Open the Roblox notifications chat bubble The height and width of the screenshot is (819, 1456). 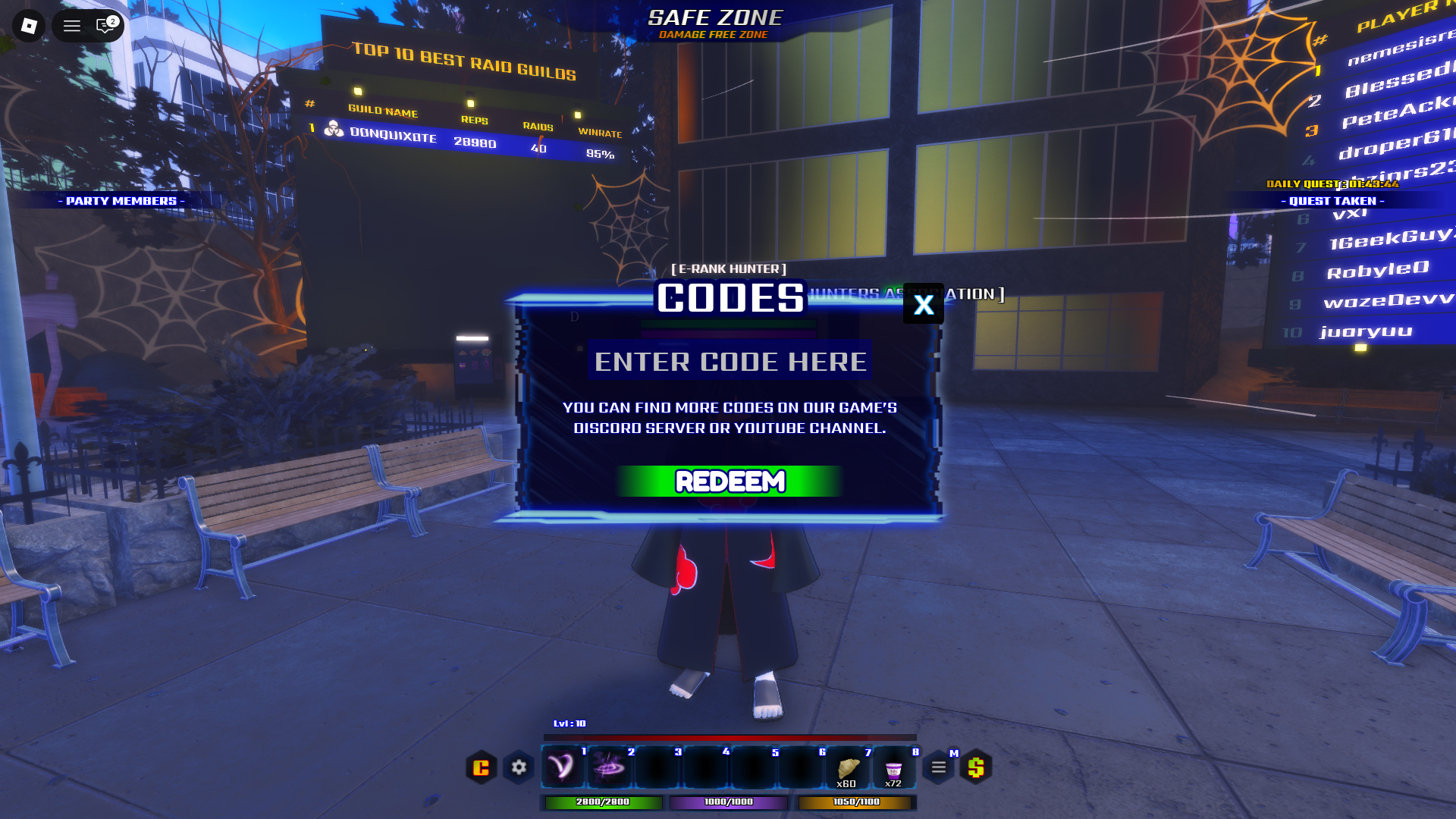pos(105,25)
